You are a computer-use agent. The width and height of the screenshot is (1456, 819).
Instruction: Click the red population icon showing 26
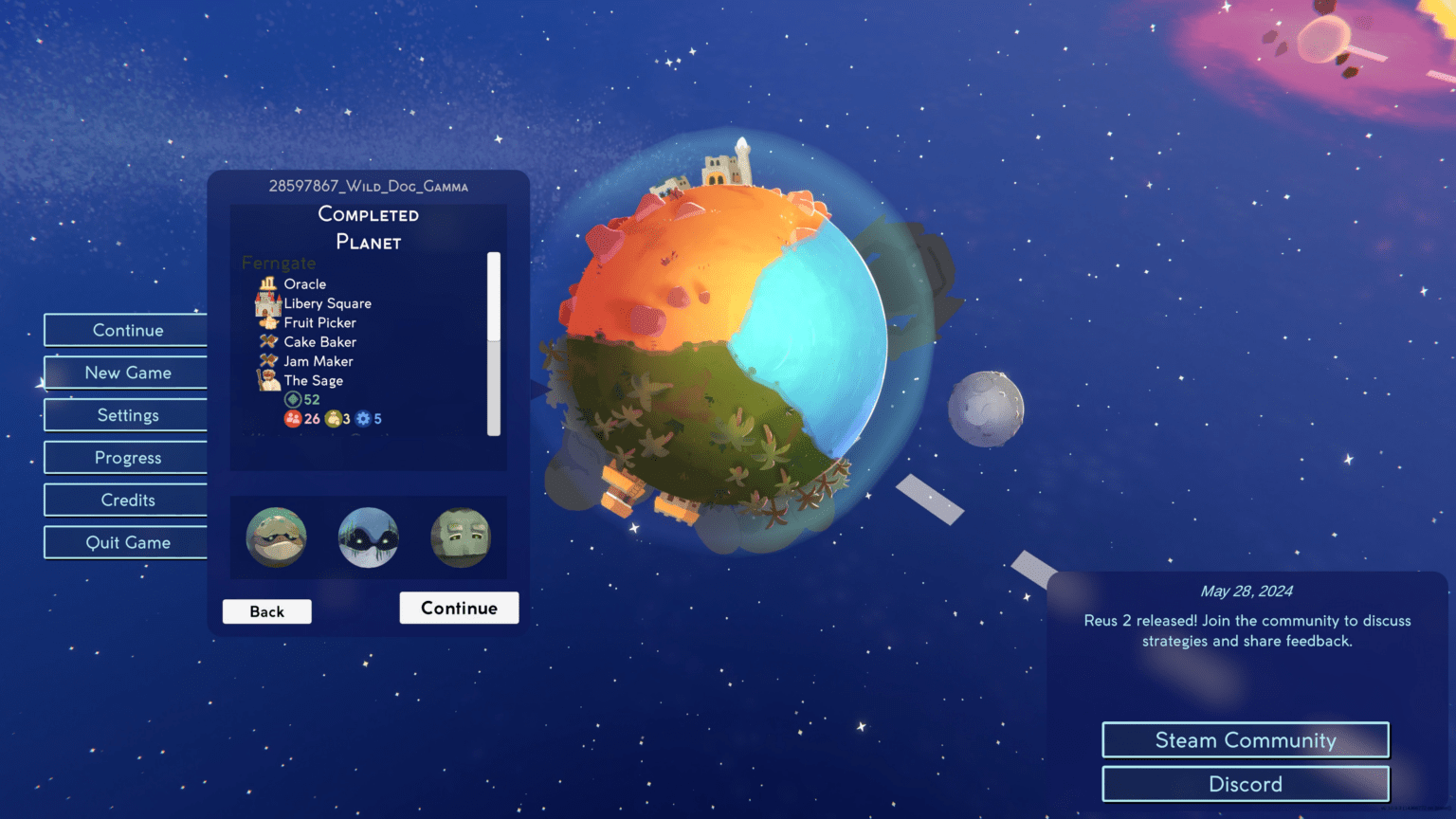tap(294, 418)
